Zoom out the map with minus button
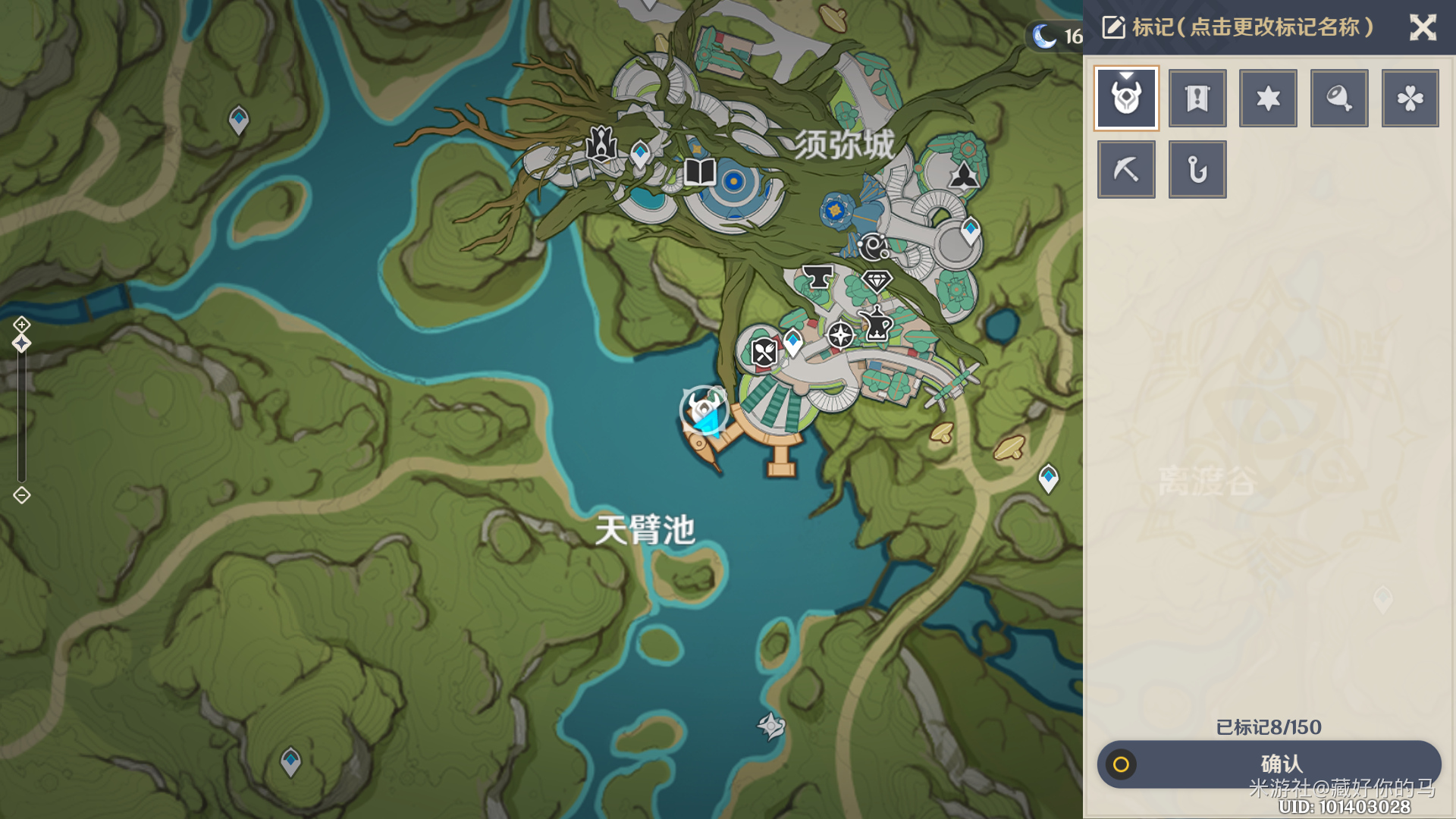This screenshot has height=819, width=1456. [21, 495]
